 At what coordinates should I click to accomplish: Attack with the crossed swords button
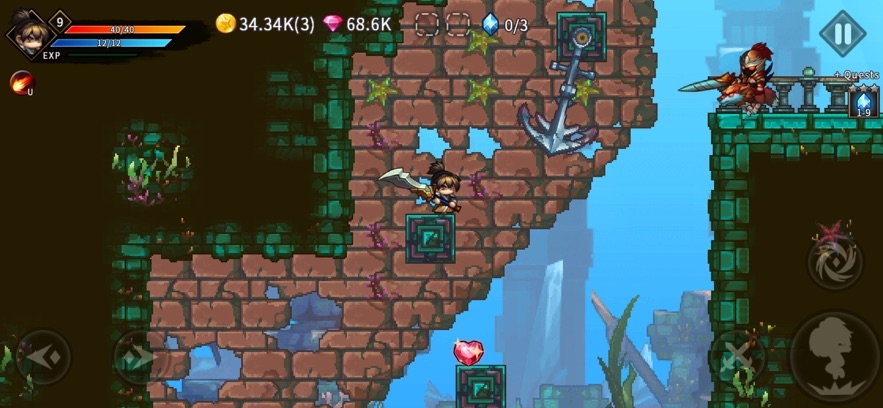[x=739, y=356]
